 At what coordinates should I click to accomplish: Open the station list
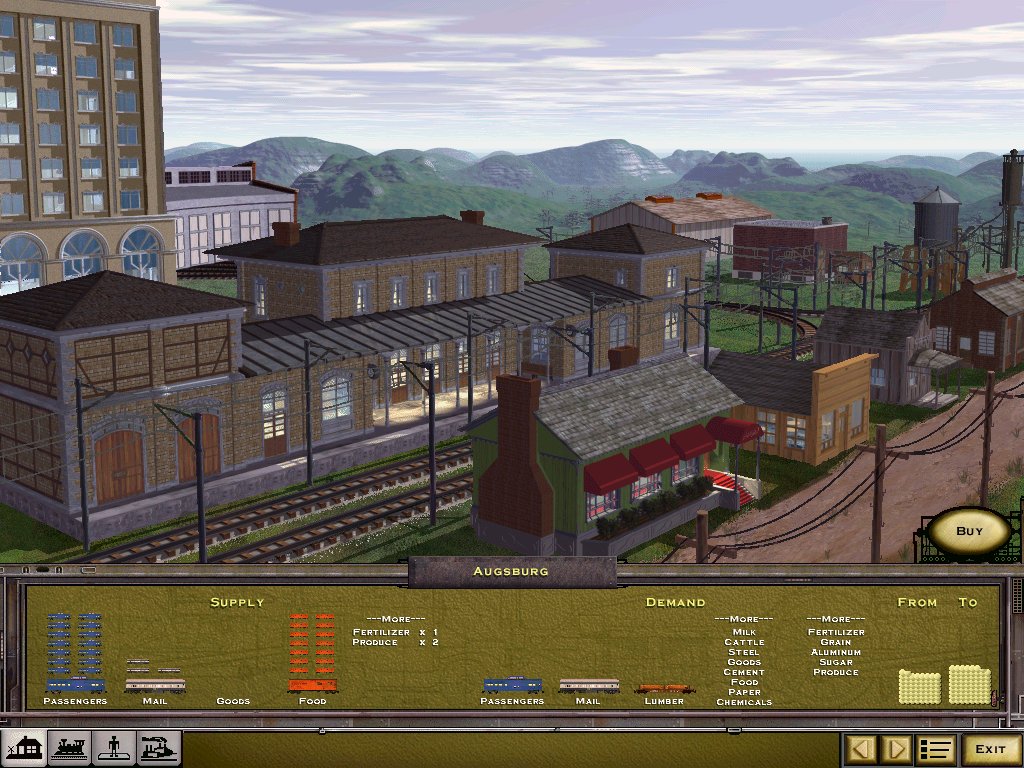(937, 749)
